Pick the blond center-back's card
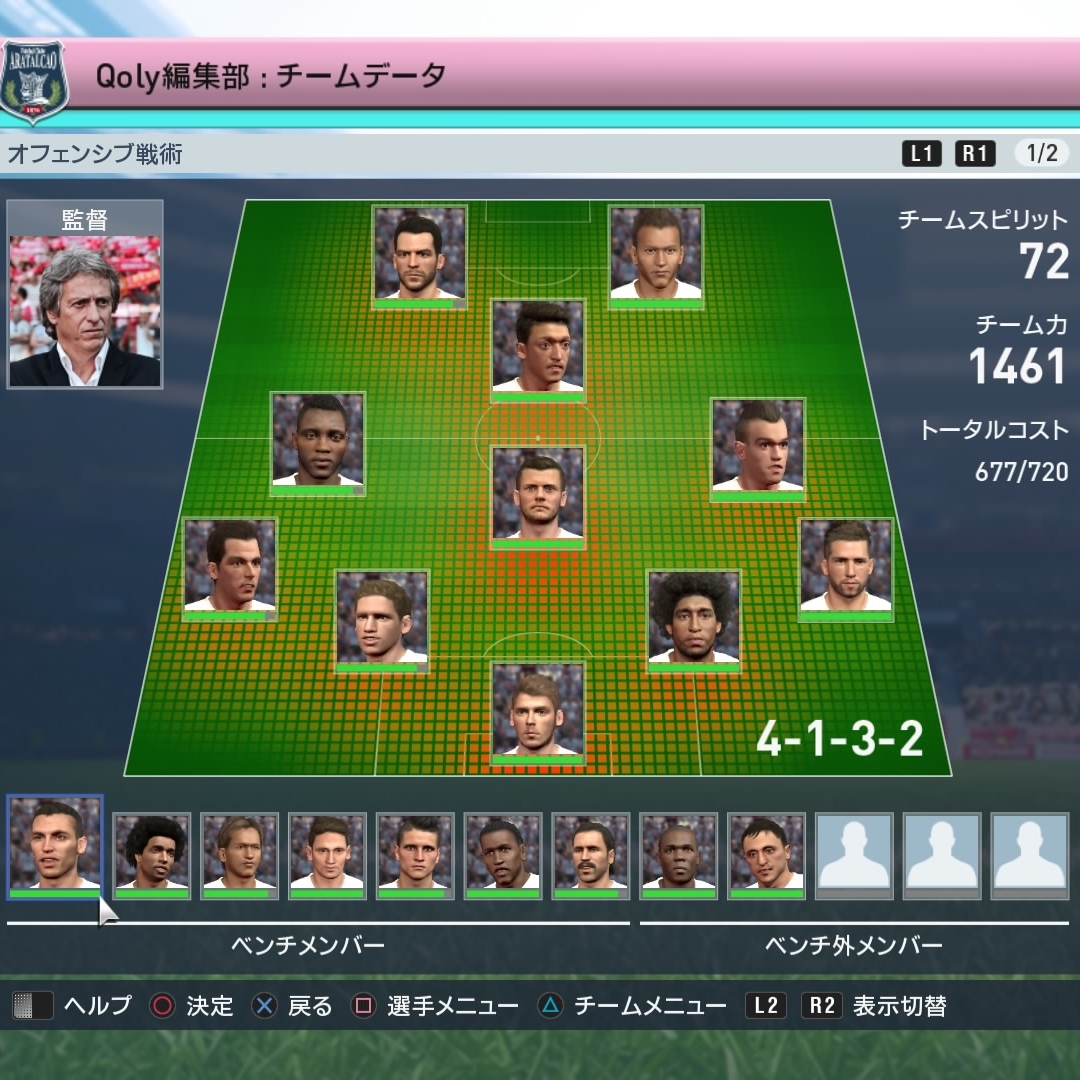Viewport: 1080px width, 1080px height. point(381,620)
